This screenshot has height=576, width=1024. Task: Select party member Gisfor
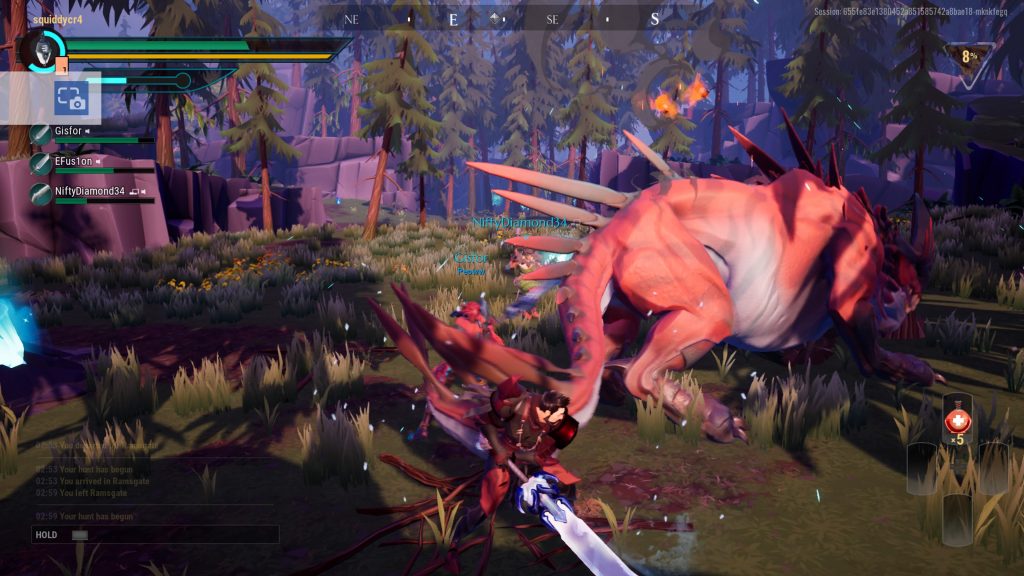[68, 131]
